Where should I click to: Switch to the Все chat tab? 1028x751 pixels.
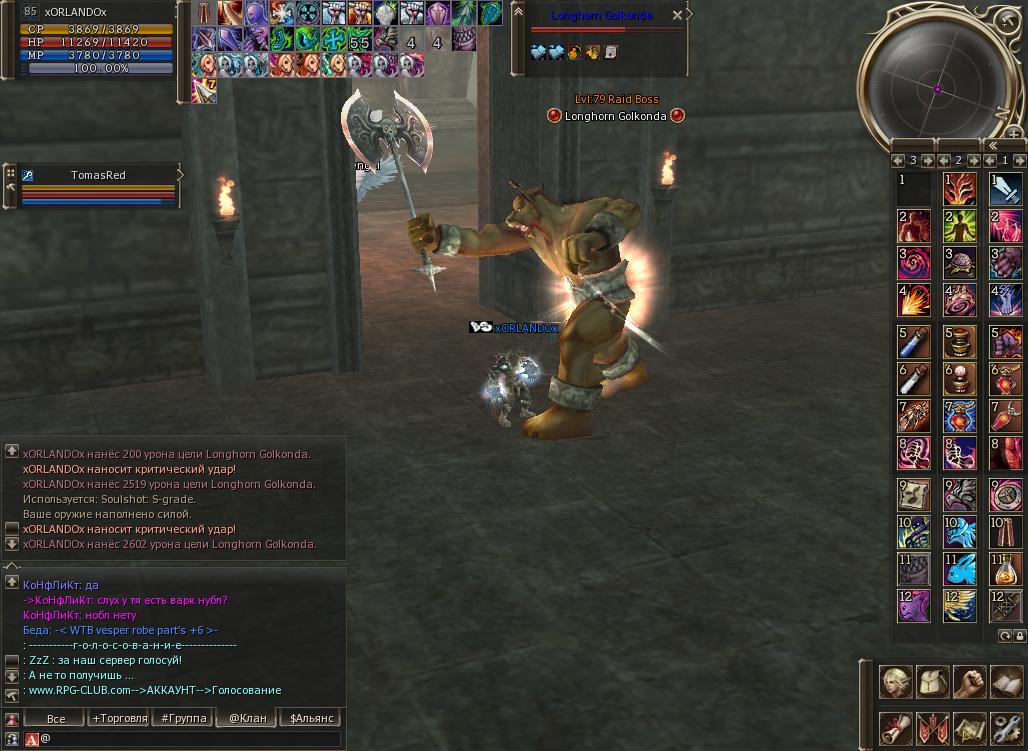pyautogui.click(x=56, y=718)
